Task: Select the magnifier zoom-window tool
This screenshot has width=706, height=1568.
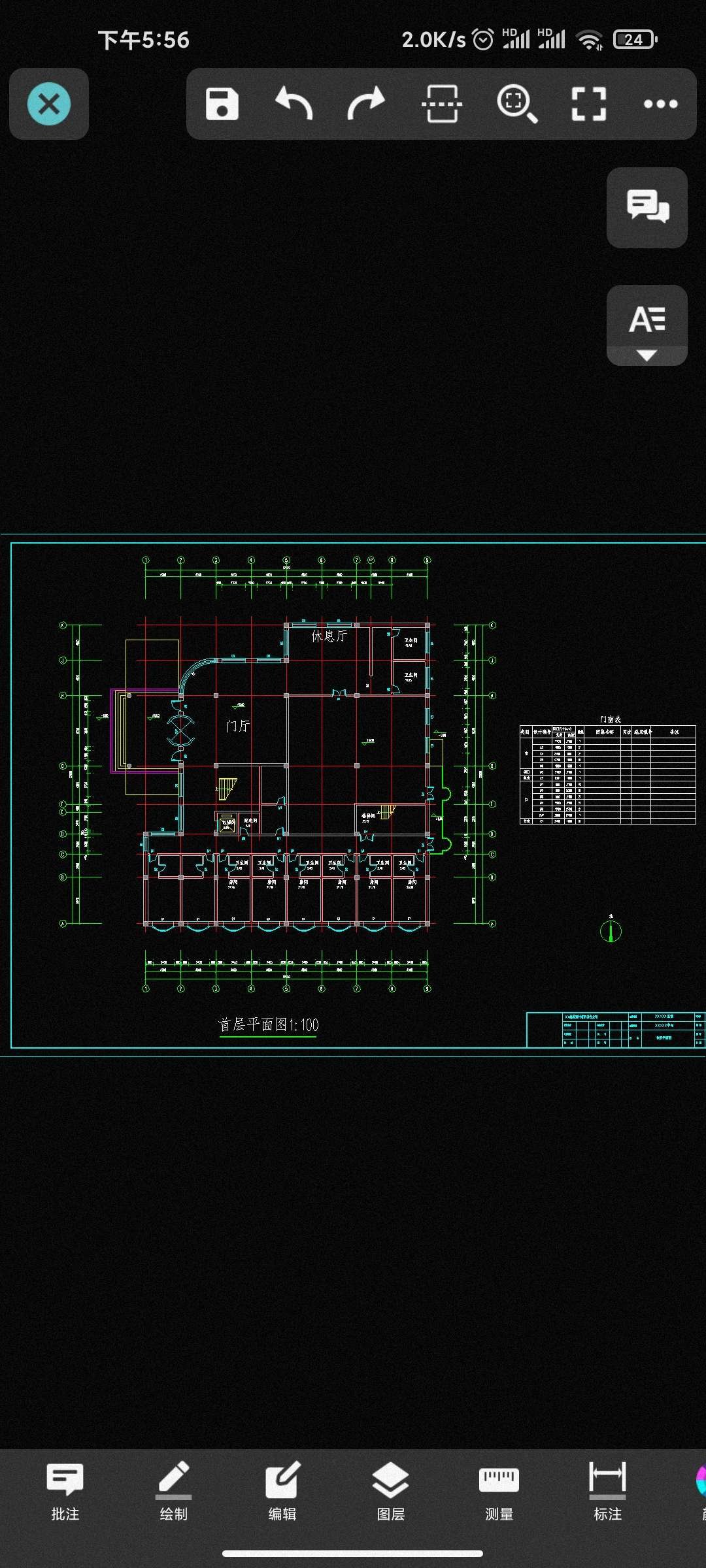Action: pos(517,104)
